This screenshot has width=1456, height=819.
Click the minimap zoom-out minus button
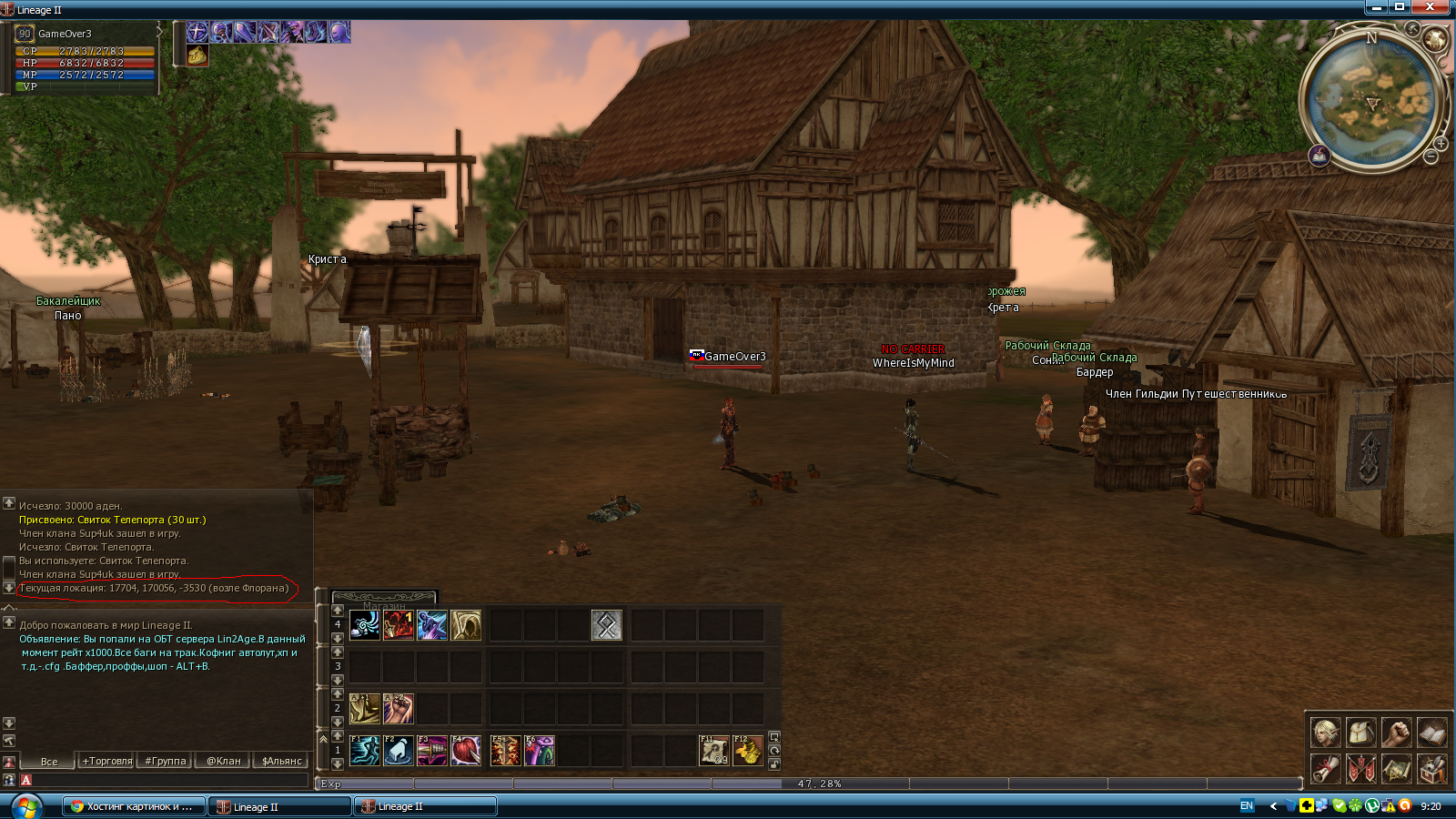[1431, 157]
